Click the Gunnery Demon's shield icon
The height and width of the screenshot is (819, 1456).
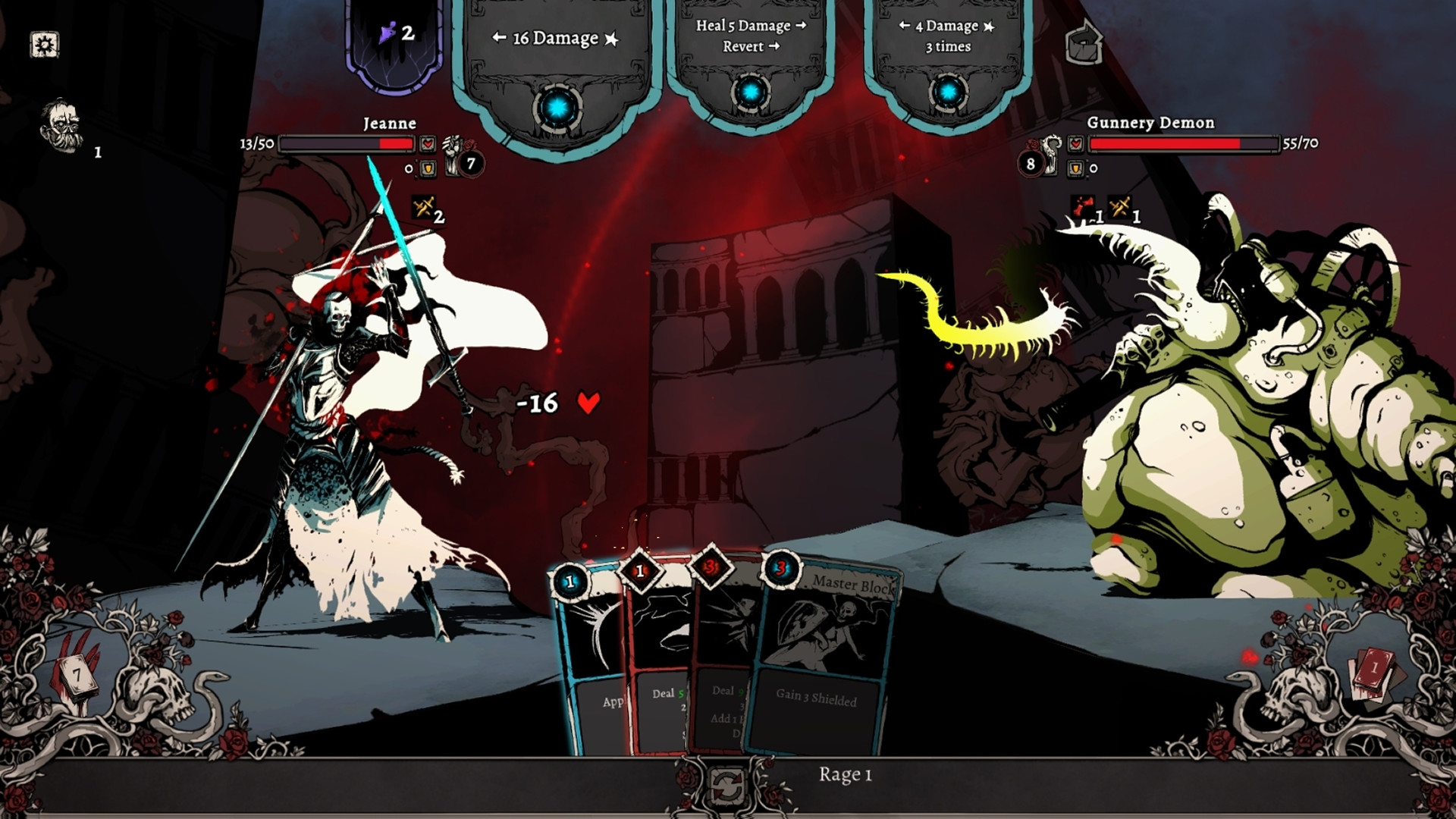[x=1076, y=170]
